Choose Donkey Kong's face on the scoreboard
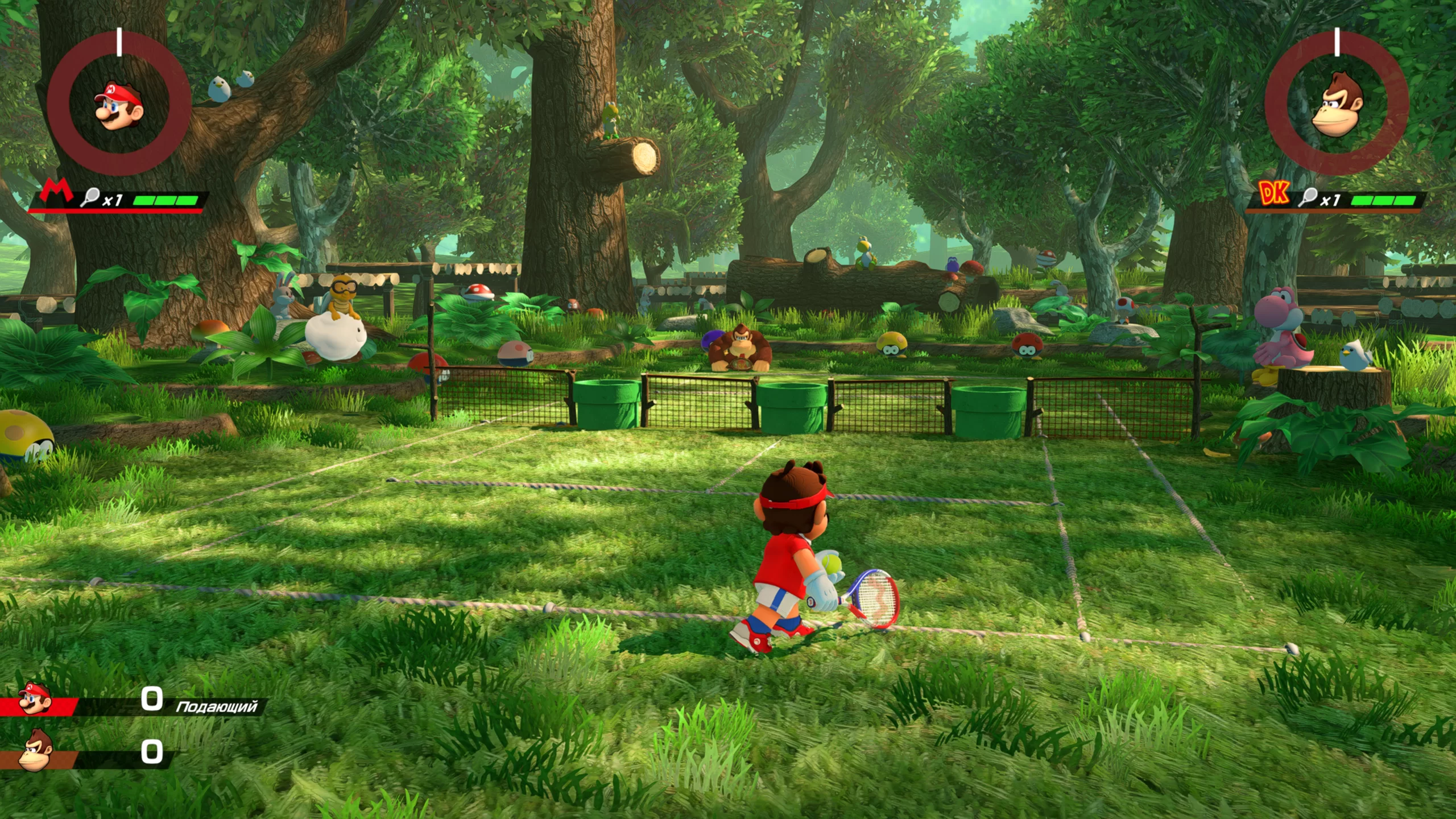1456x819 pixels. tap(36, 751)
